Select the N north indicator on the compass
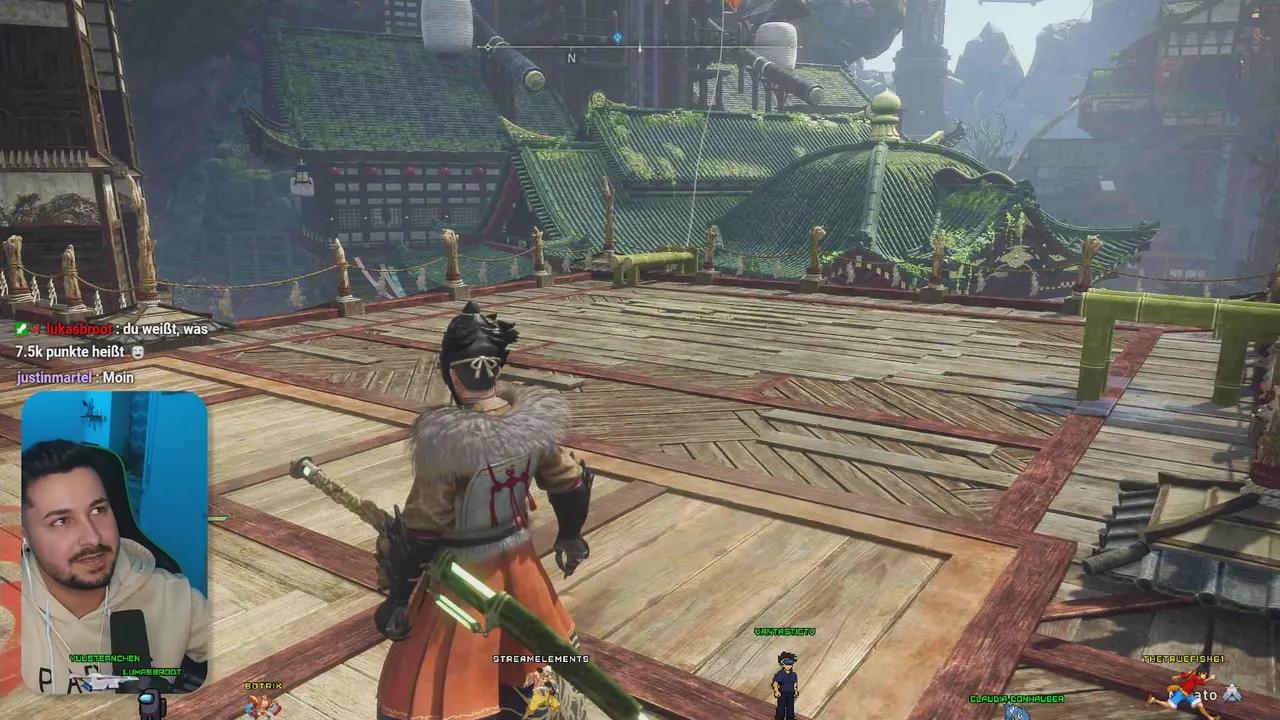Image resolution: width=1280 pixels, height=720 pixels. coord(571,58)
